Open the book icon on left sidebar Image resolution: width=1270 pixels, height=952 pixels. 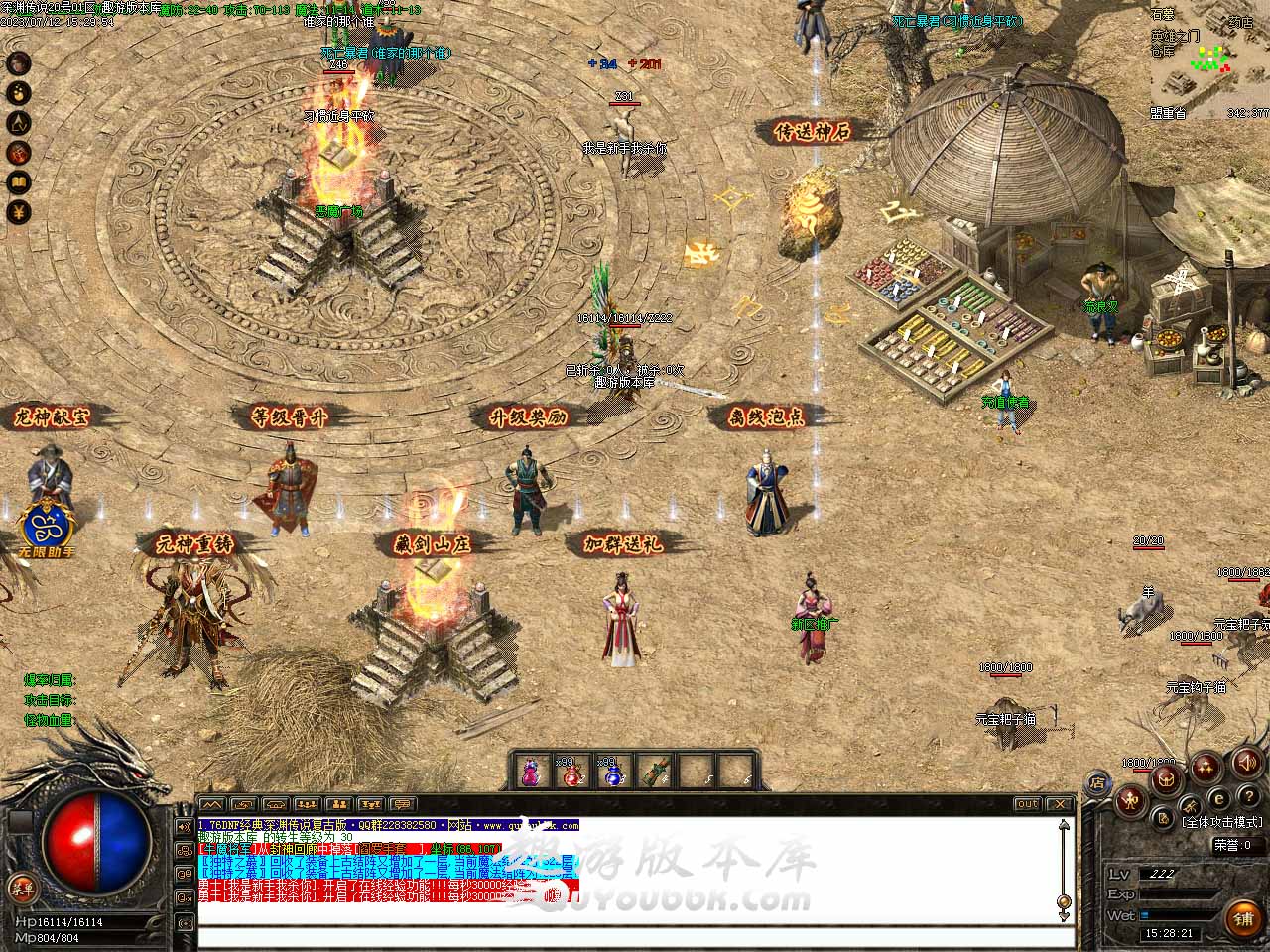coord(19,182)
